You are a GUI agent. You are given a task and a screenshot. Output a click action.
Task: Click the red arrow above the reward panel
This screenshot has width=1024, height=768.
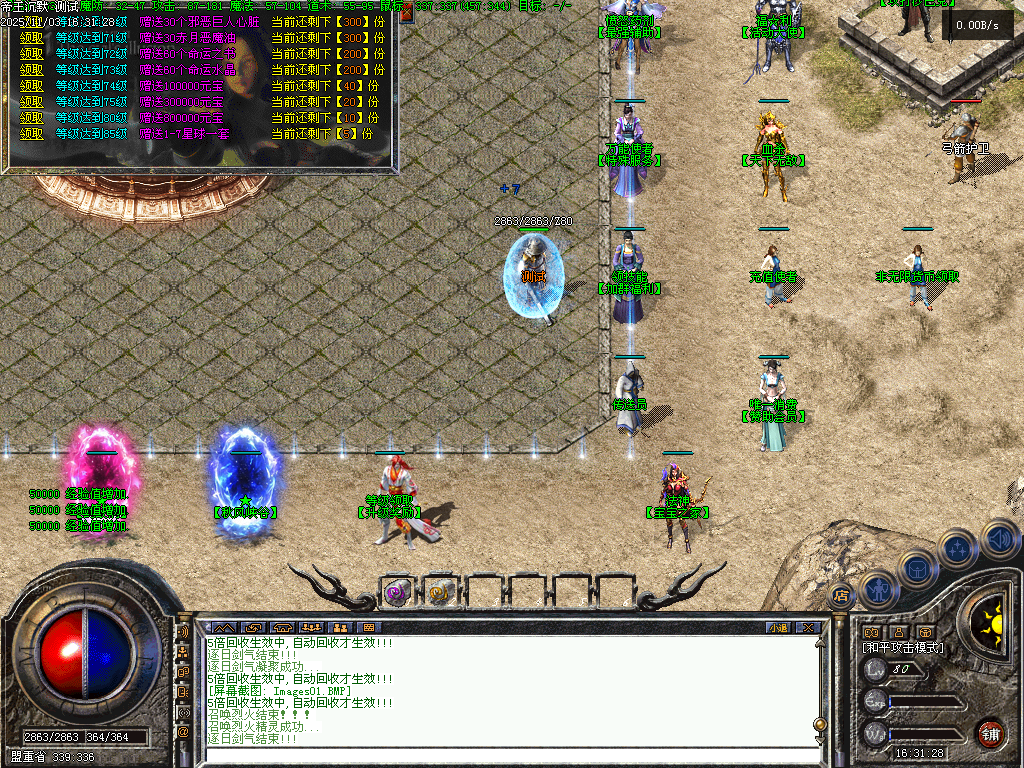[x=407, y=14]
